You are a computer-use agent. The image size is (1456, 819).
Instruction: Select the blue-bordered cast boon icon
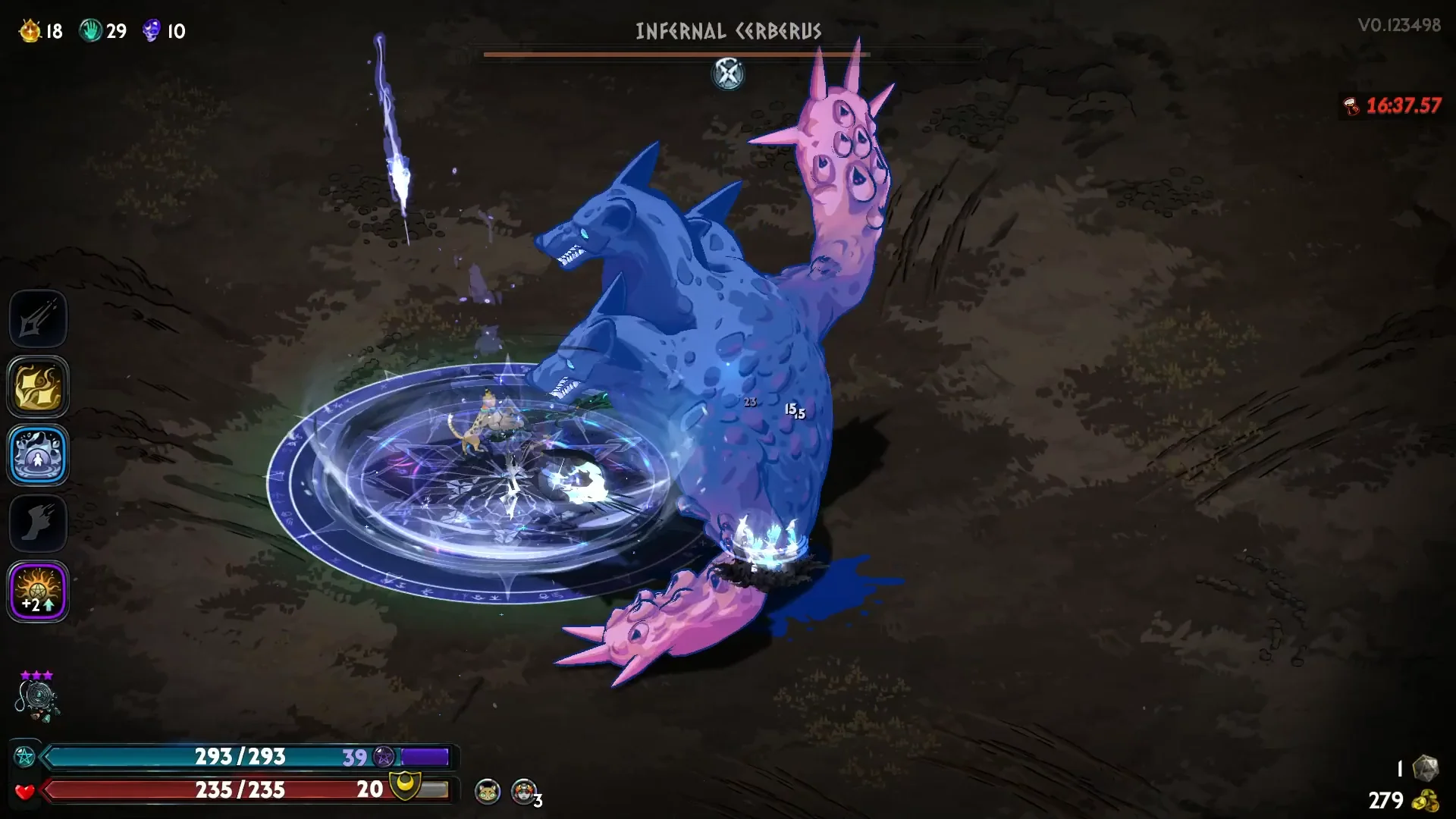[38, 455]
